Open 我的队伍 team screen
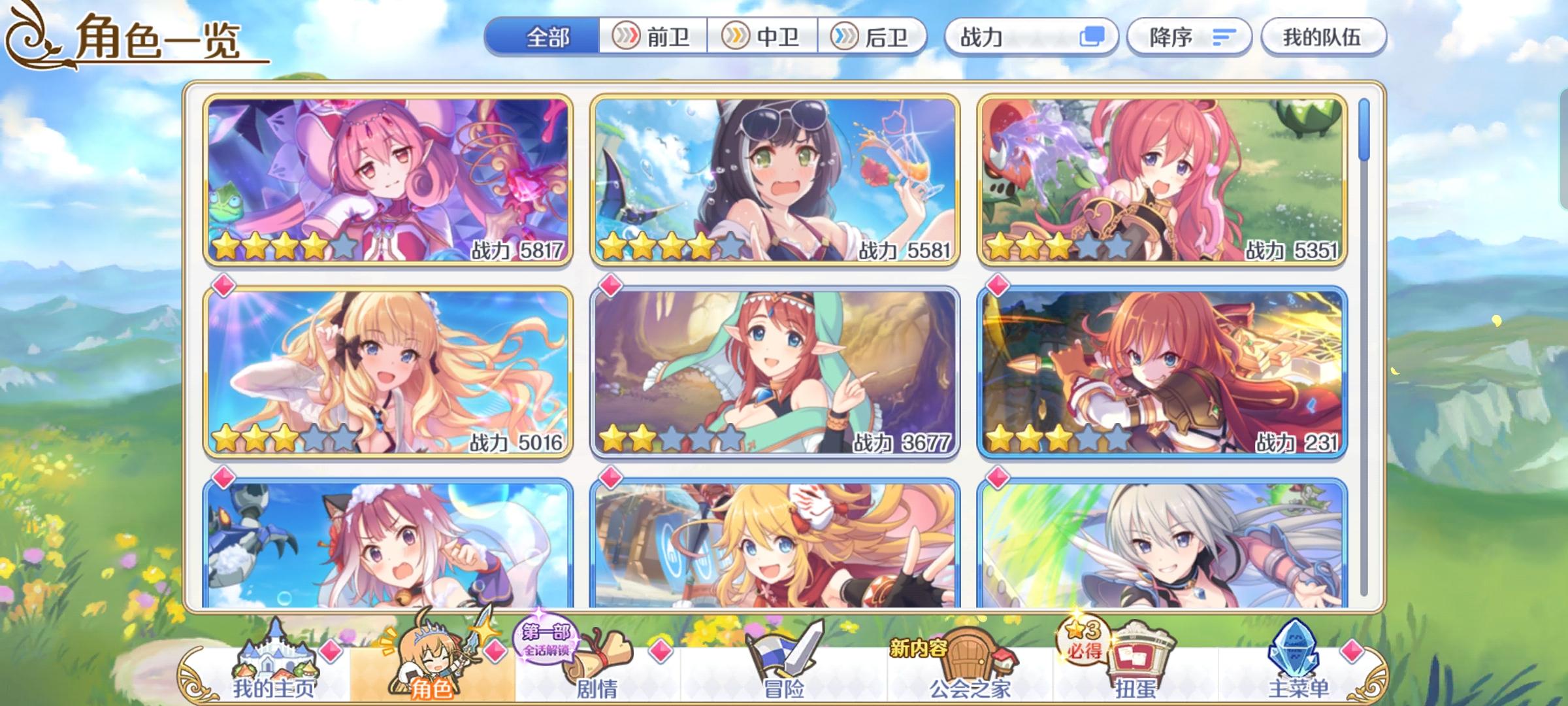The width and height of the screenshot is (1568, 706). point(1322,37)
